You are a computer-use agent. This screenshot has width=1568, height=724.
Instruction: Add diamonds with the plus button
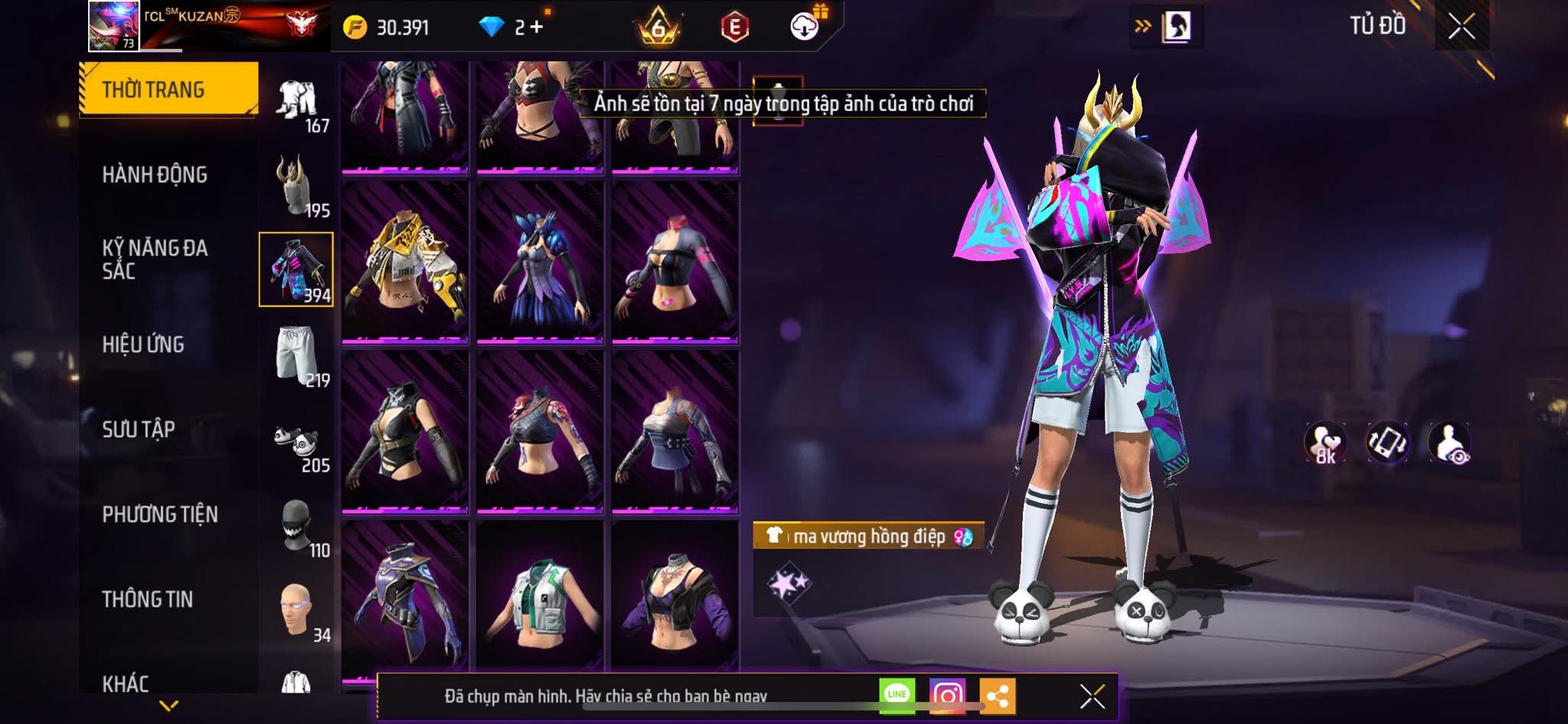click(537, 28)
